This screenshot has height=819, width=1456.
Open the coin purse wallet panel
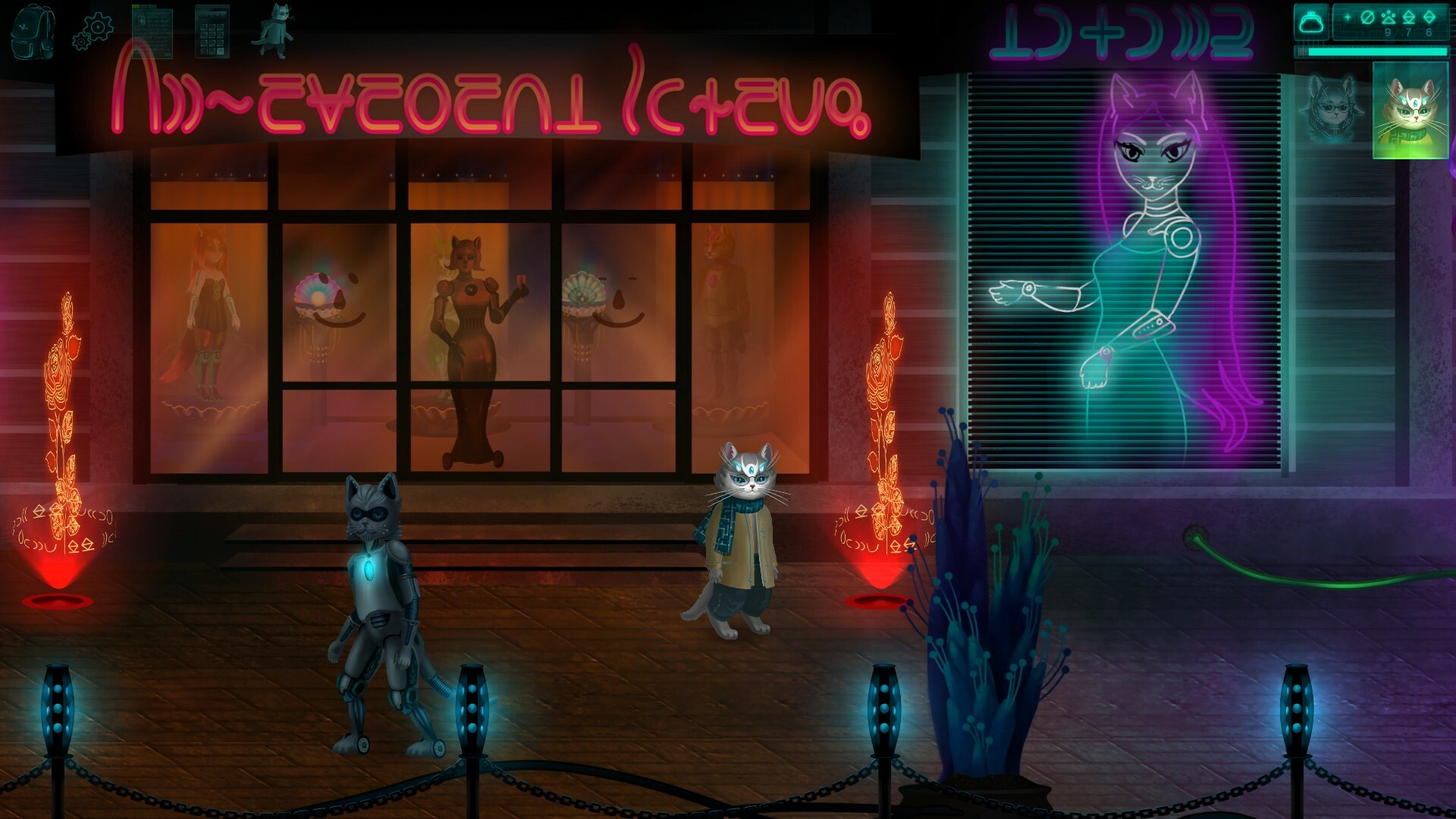tap(1311, 20)
